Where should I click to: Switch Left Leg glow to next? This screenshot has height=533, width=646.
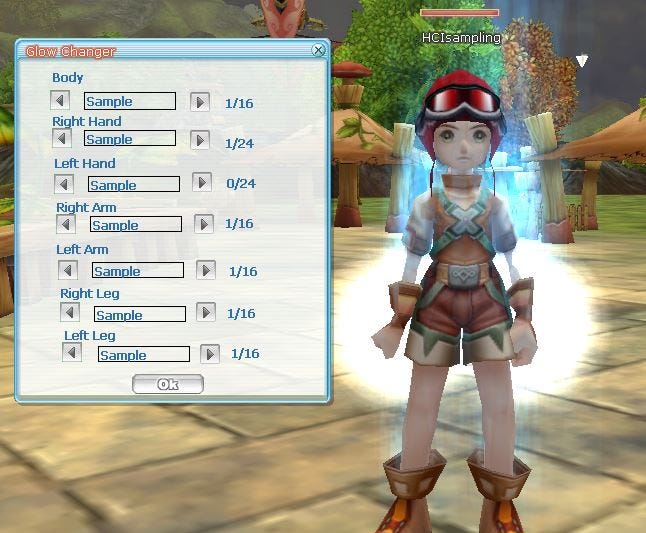point(210,353)
